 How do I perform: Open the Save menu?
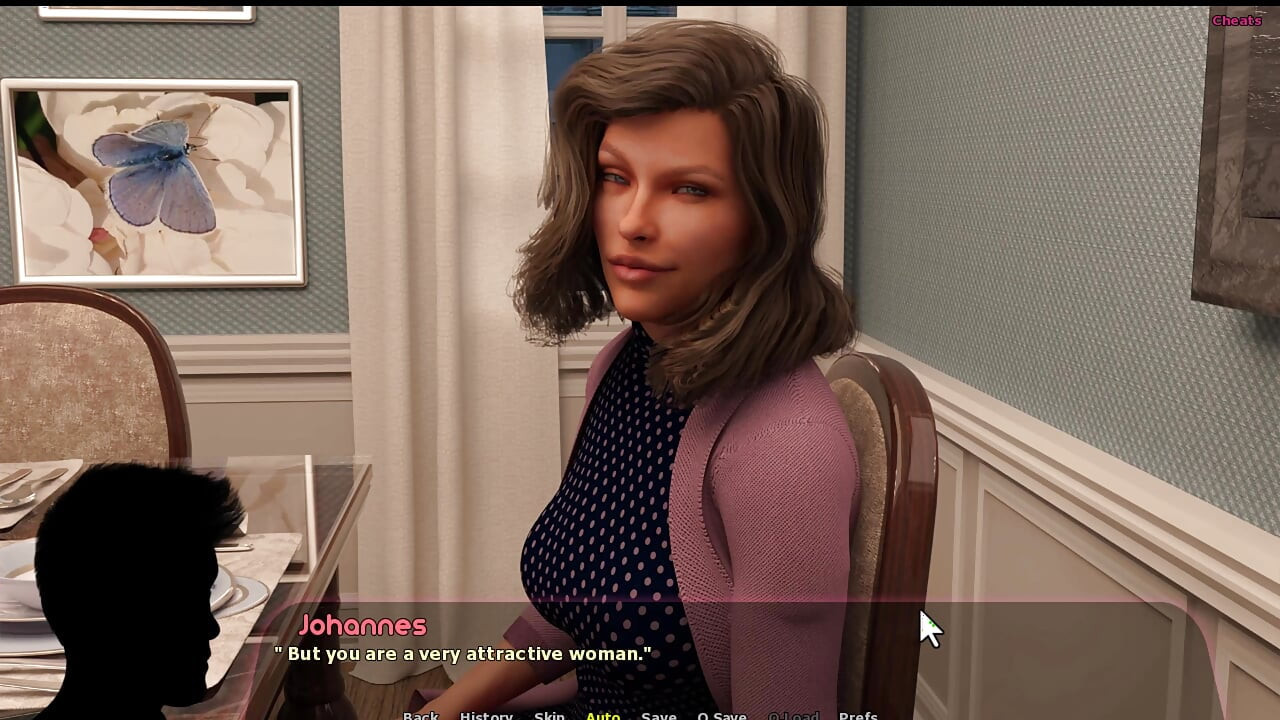tap(659, 715)
